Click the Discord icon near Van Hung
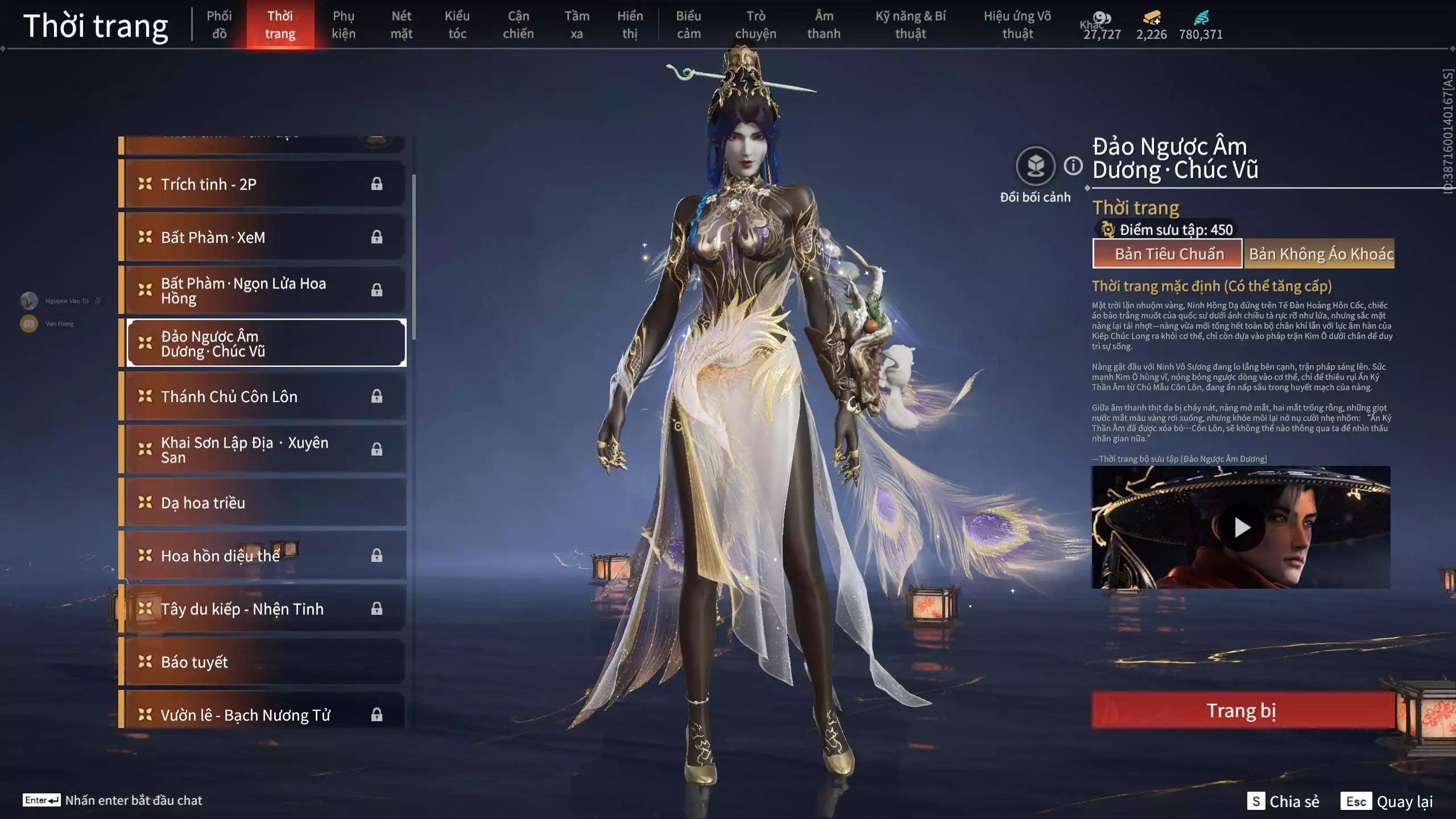 pyautogui.click(x=28, y=323)
